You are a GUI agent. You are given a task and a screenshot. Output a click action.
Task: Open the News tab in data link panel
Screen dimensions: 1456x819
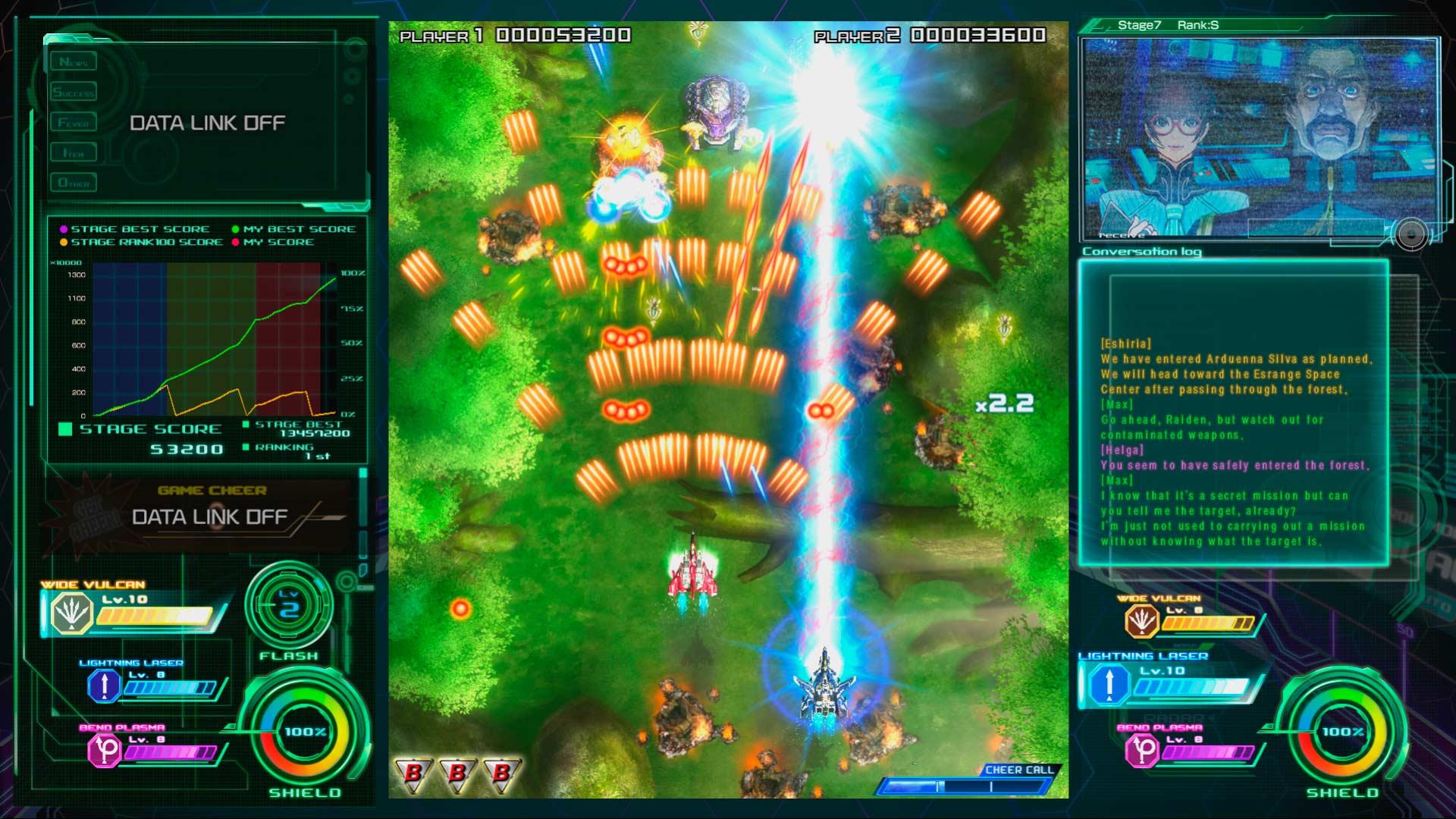tap(74, 61)
